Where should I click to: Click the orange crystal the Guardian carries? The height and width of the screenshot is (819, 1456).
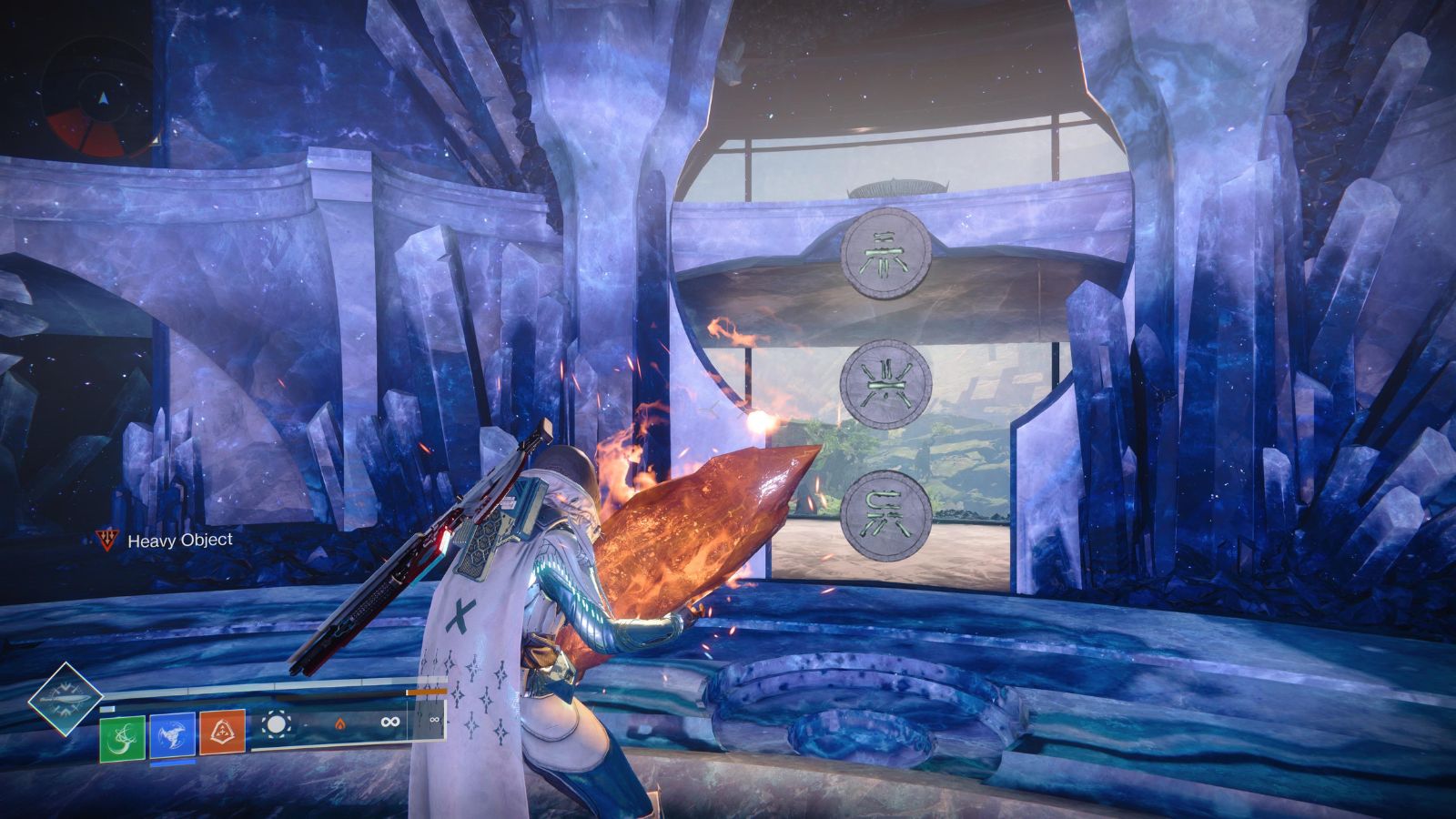coord(701,537)
